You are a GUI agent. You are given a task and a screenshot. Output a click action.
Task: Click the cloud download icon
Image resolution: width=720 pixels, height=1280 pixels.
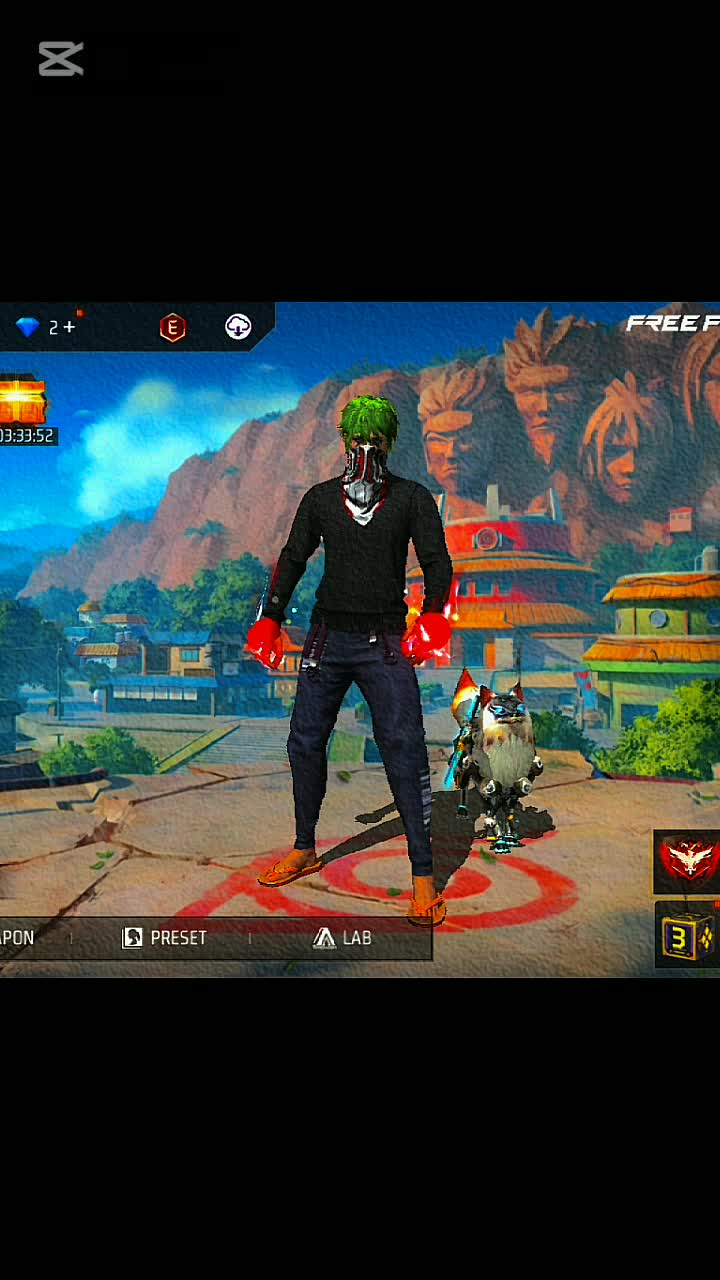point(238,327)
